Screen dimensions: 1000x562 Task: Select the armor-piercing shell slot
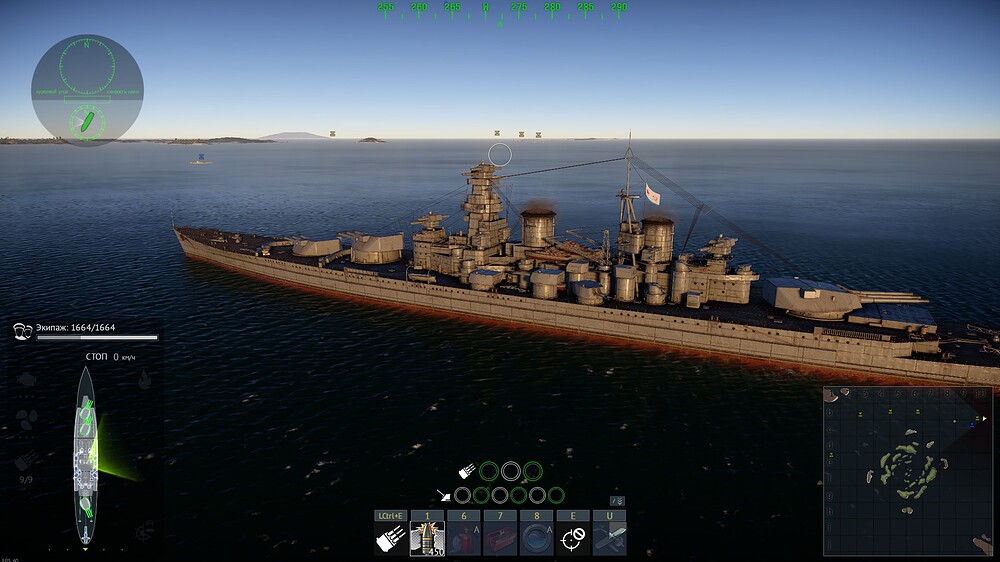427,538
